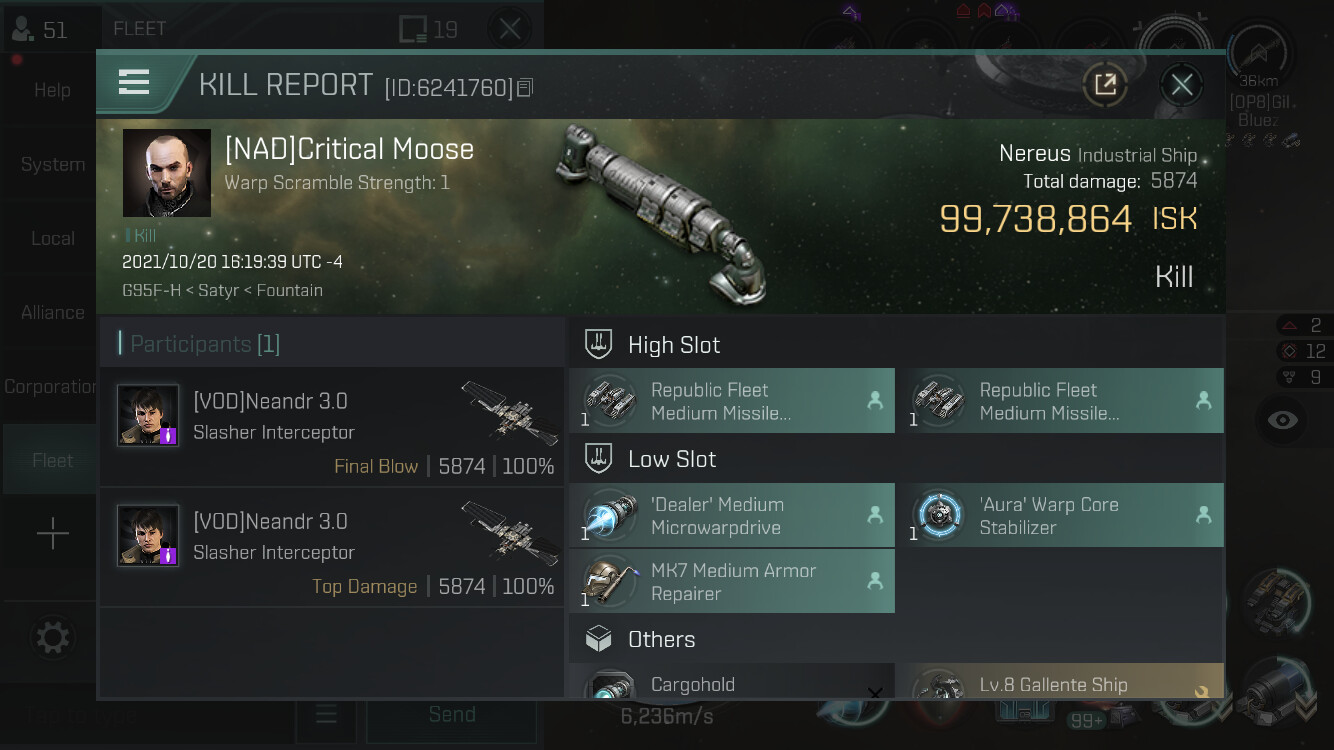Toggle the overview eye icon
The width and height of the screenshot is (1334, 750).
click(1282, 420)
